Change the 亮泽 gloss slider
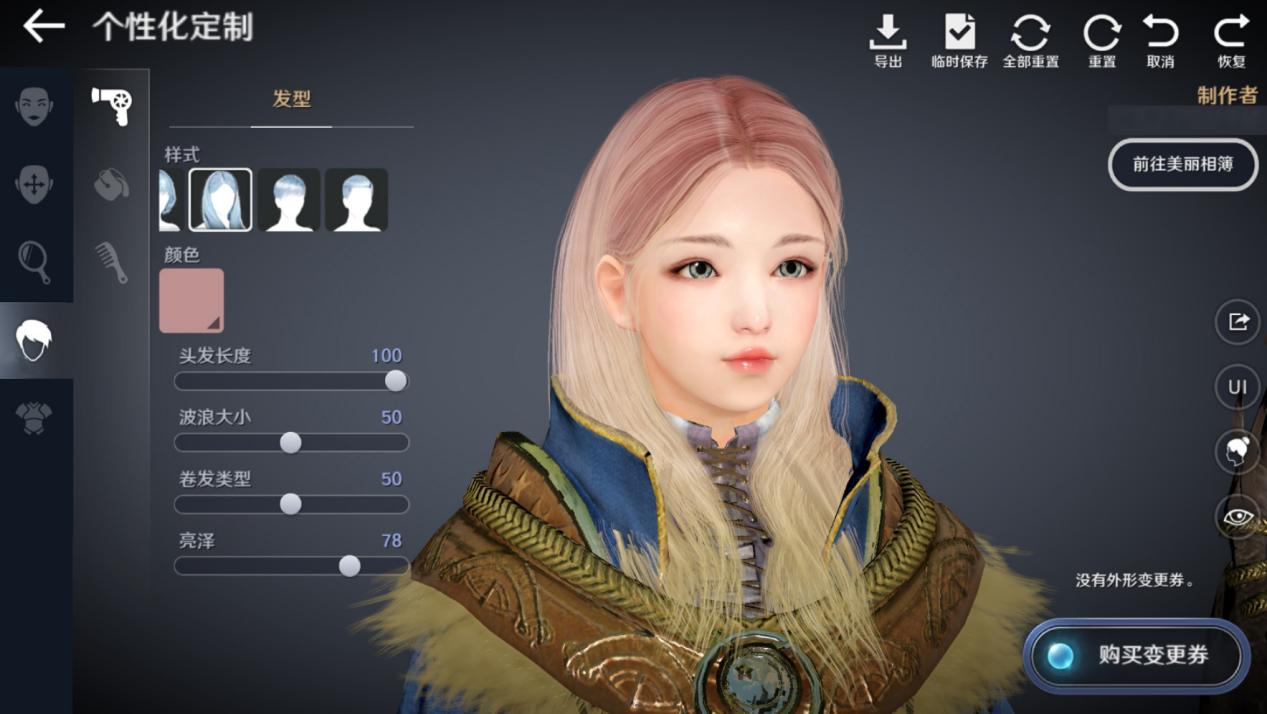The image size is (1267, 714). [x=349, y=566]
